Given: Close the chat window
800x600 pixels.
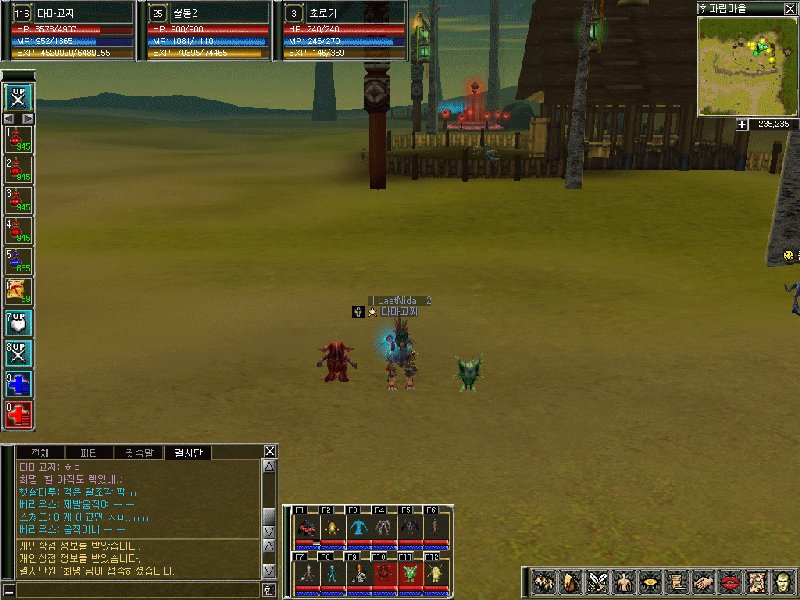Looking at the screenshot, I should pyautogui.click(x=269, y=451).
